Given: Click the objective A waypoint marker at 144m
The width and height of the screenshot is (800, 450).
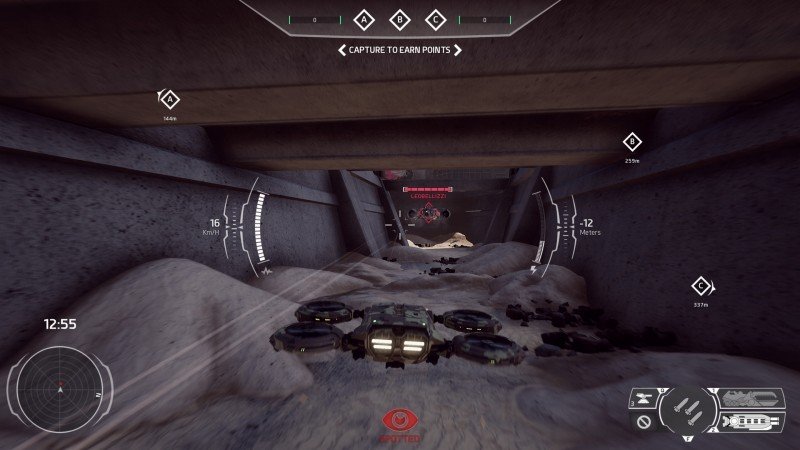Looking at the screenshot, I should click(169, 99).
